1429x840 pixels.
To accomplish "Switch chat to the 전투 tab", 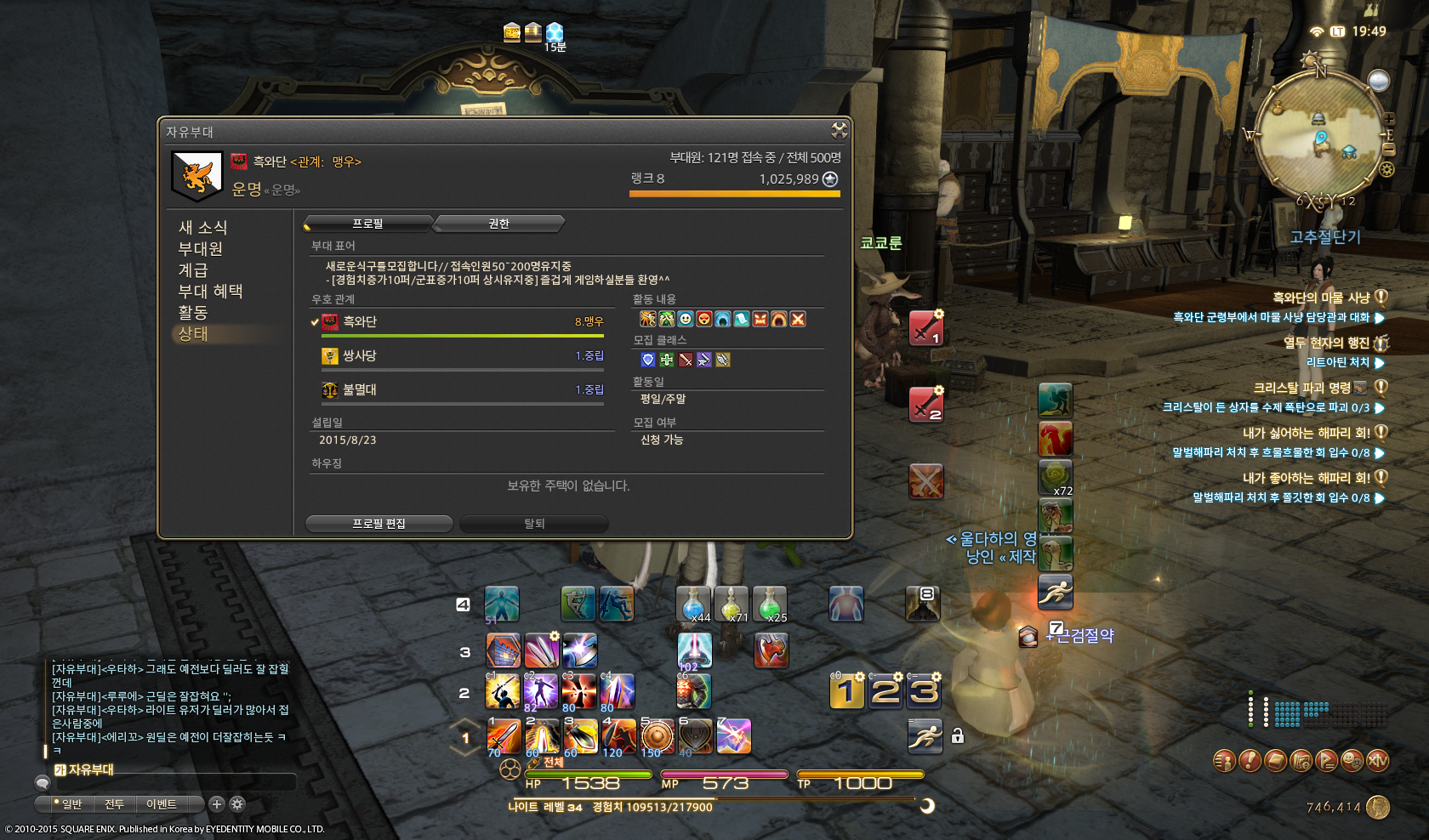I will [x=114, y=804].
